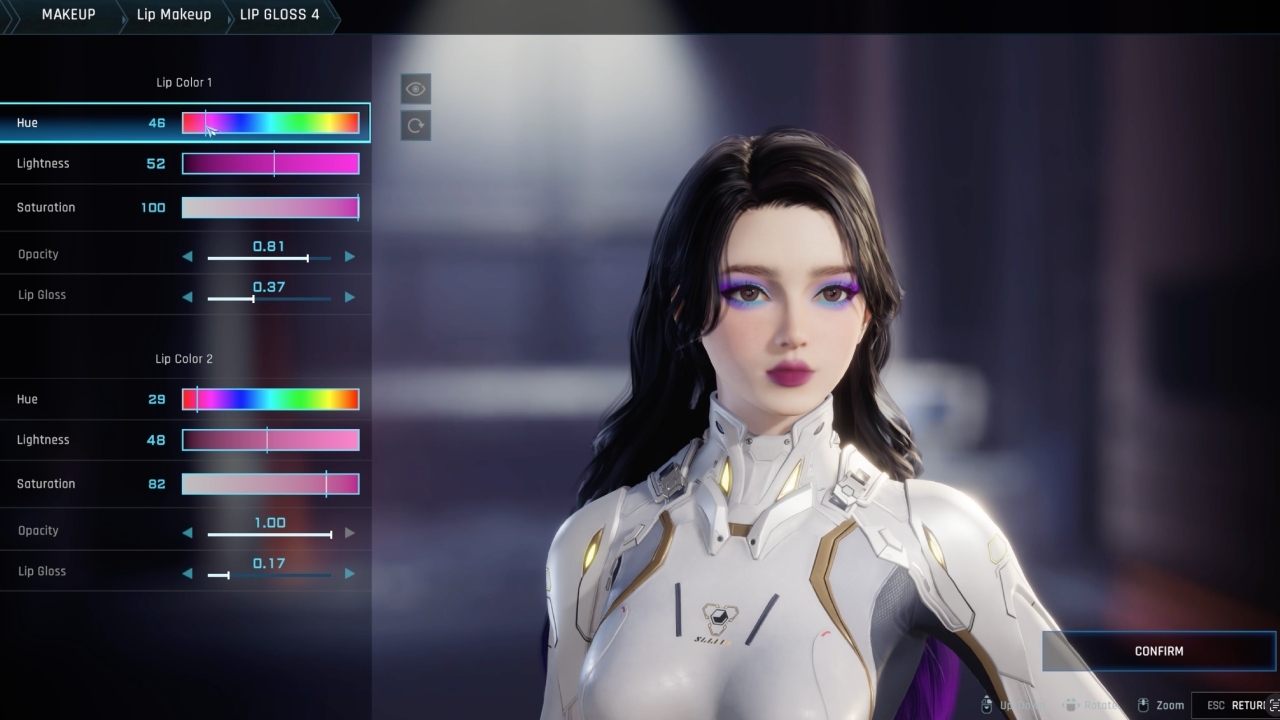Click the circular reset arrow icon

point(416,126)
